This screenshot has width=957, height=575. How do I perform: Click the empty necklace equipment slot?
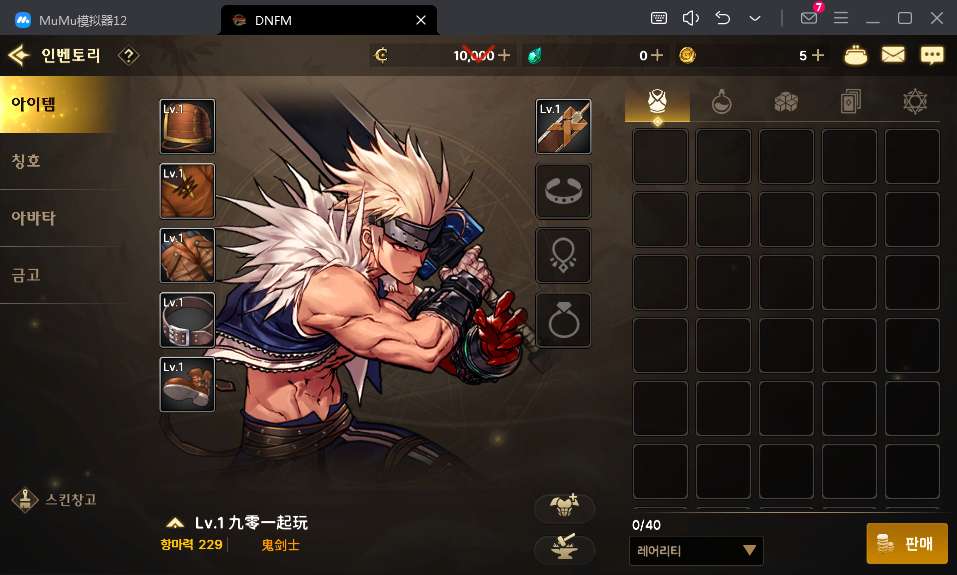click(x=563, y=255)
